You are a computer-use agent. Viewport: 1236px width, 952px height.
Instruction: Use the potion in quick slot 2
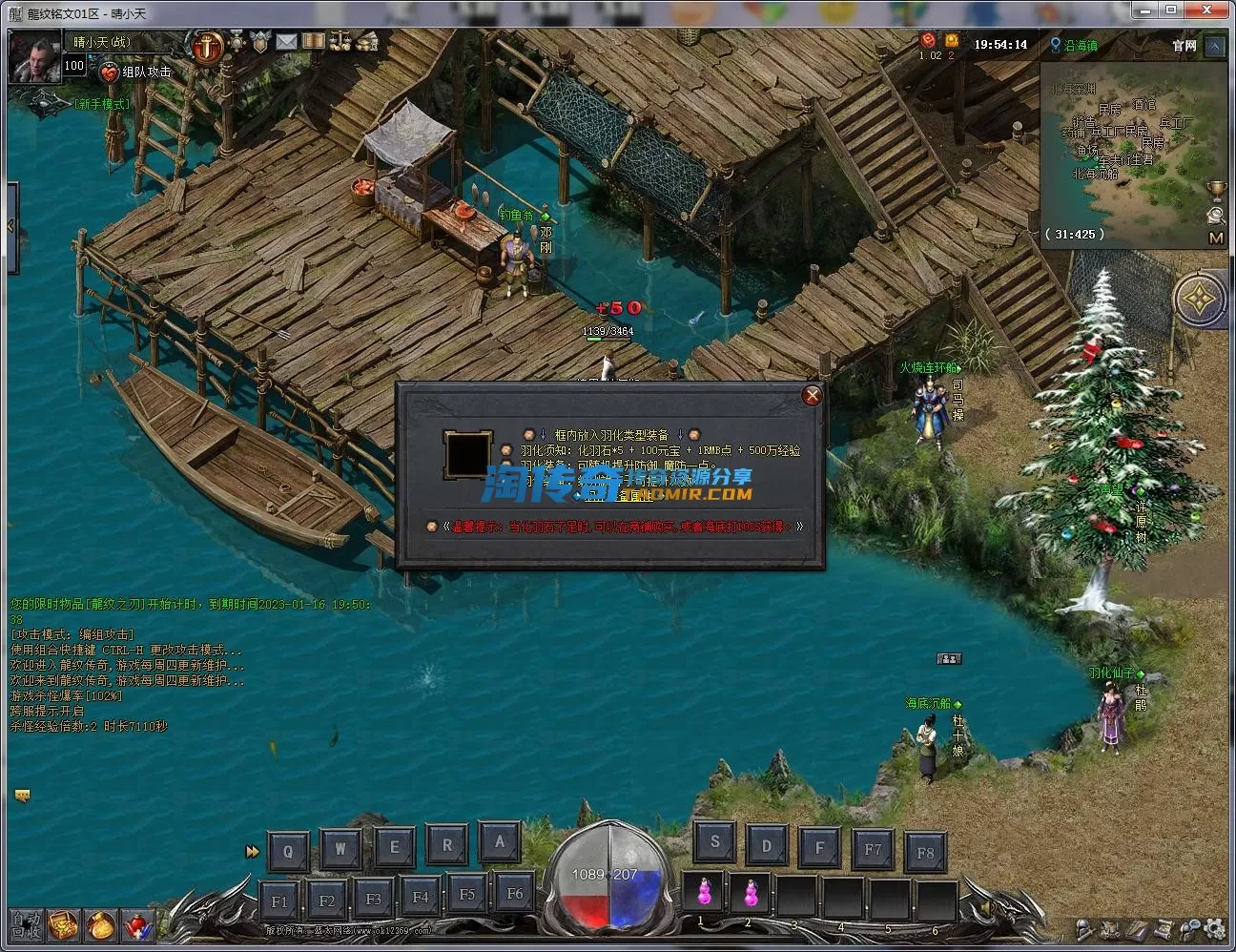[750, 893]
